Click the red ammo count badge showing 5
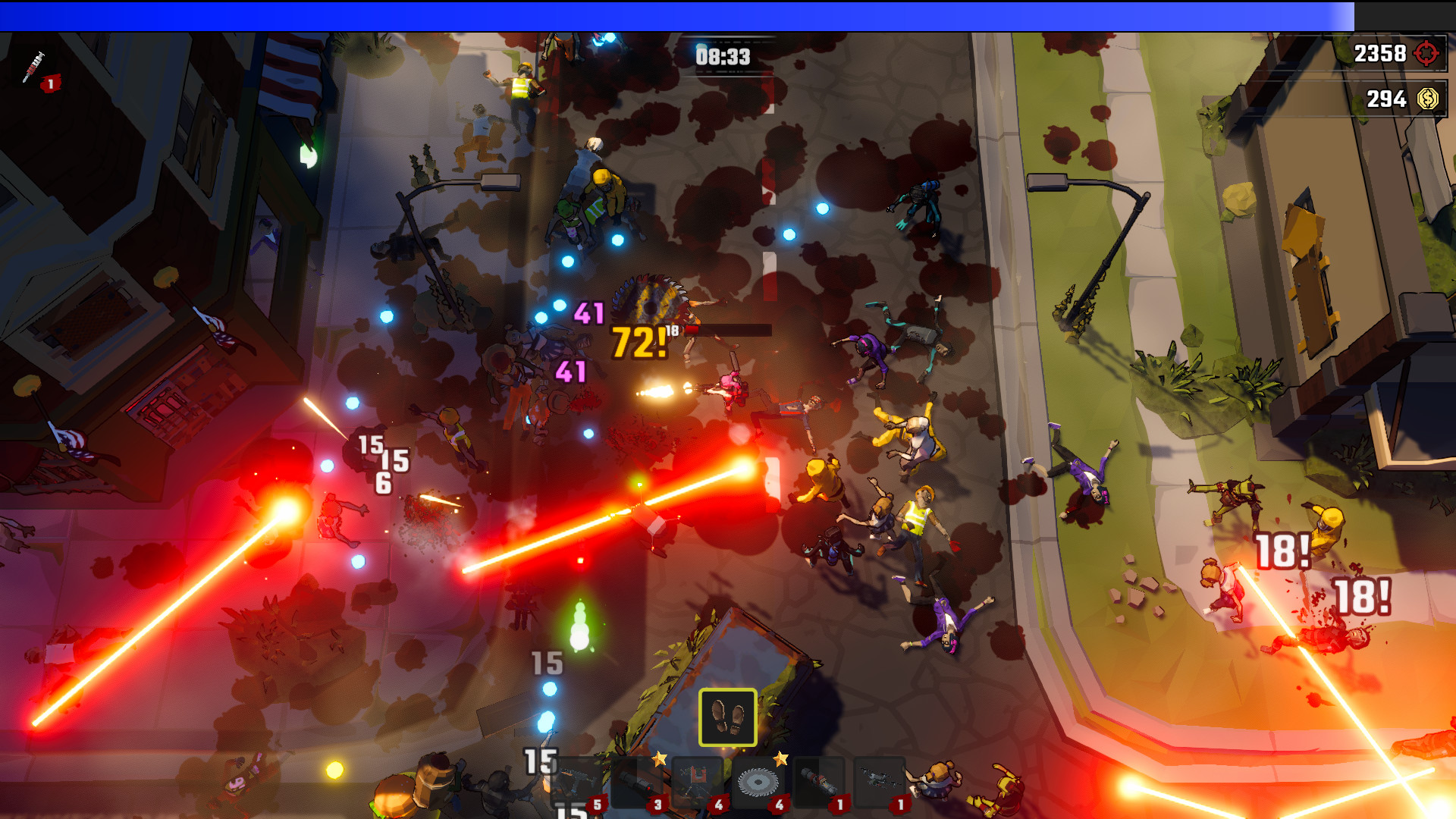 coord(596,804)
